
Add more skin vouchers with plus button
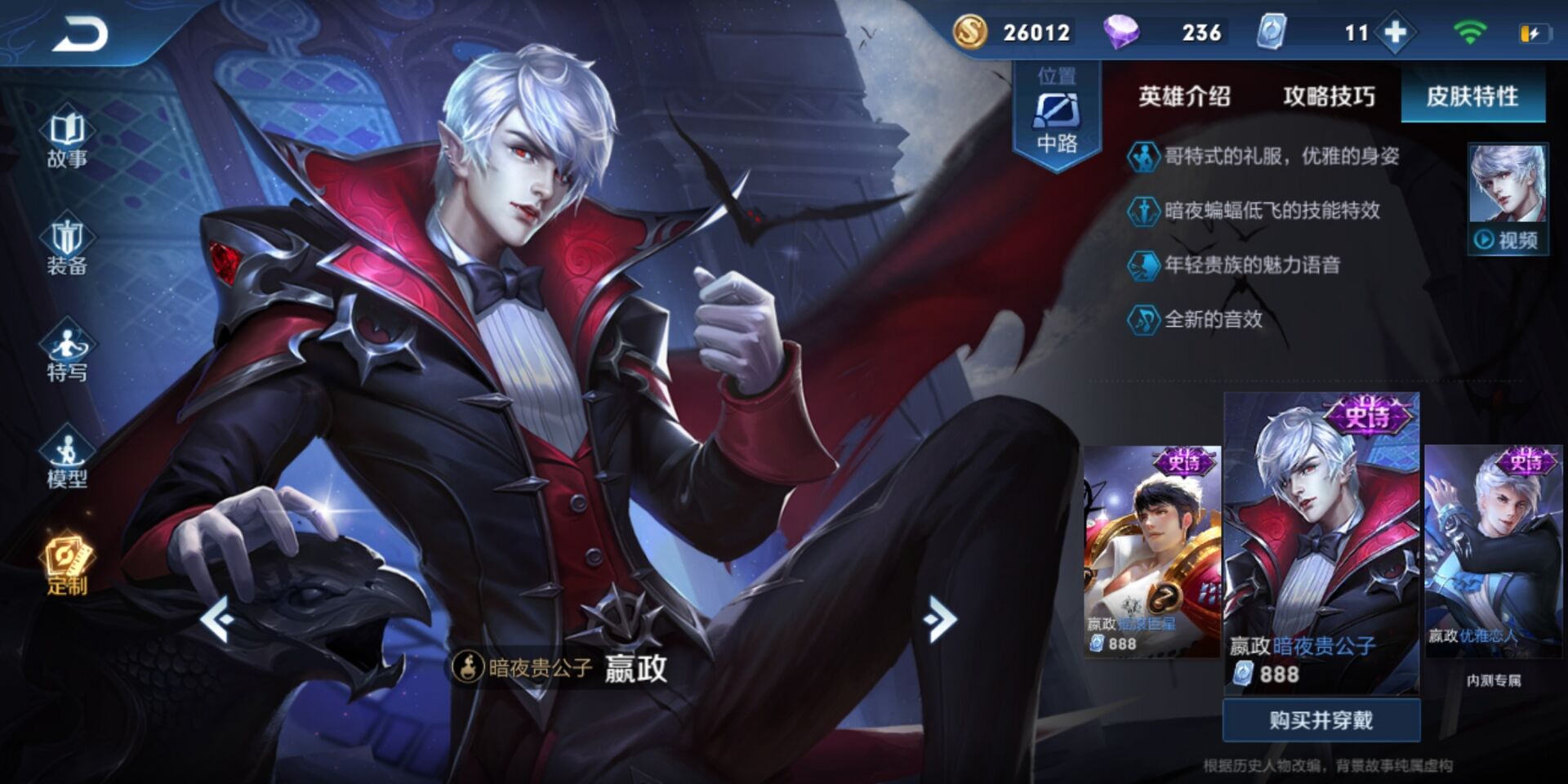coord(1396,33)
